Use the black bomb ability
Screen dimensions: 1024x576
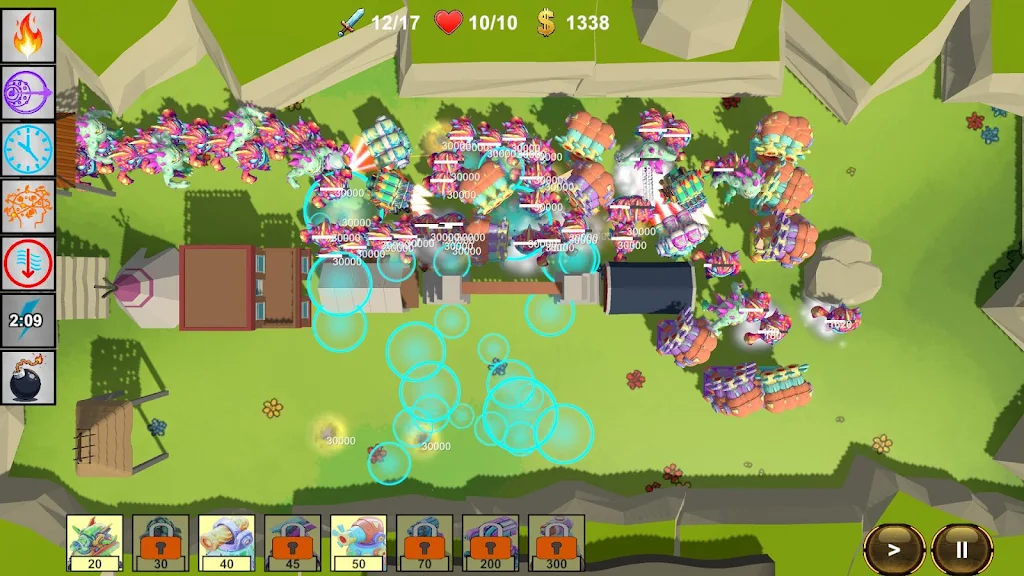pyautogui.click(x=28, y=377)
